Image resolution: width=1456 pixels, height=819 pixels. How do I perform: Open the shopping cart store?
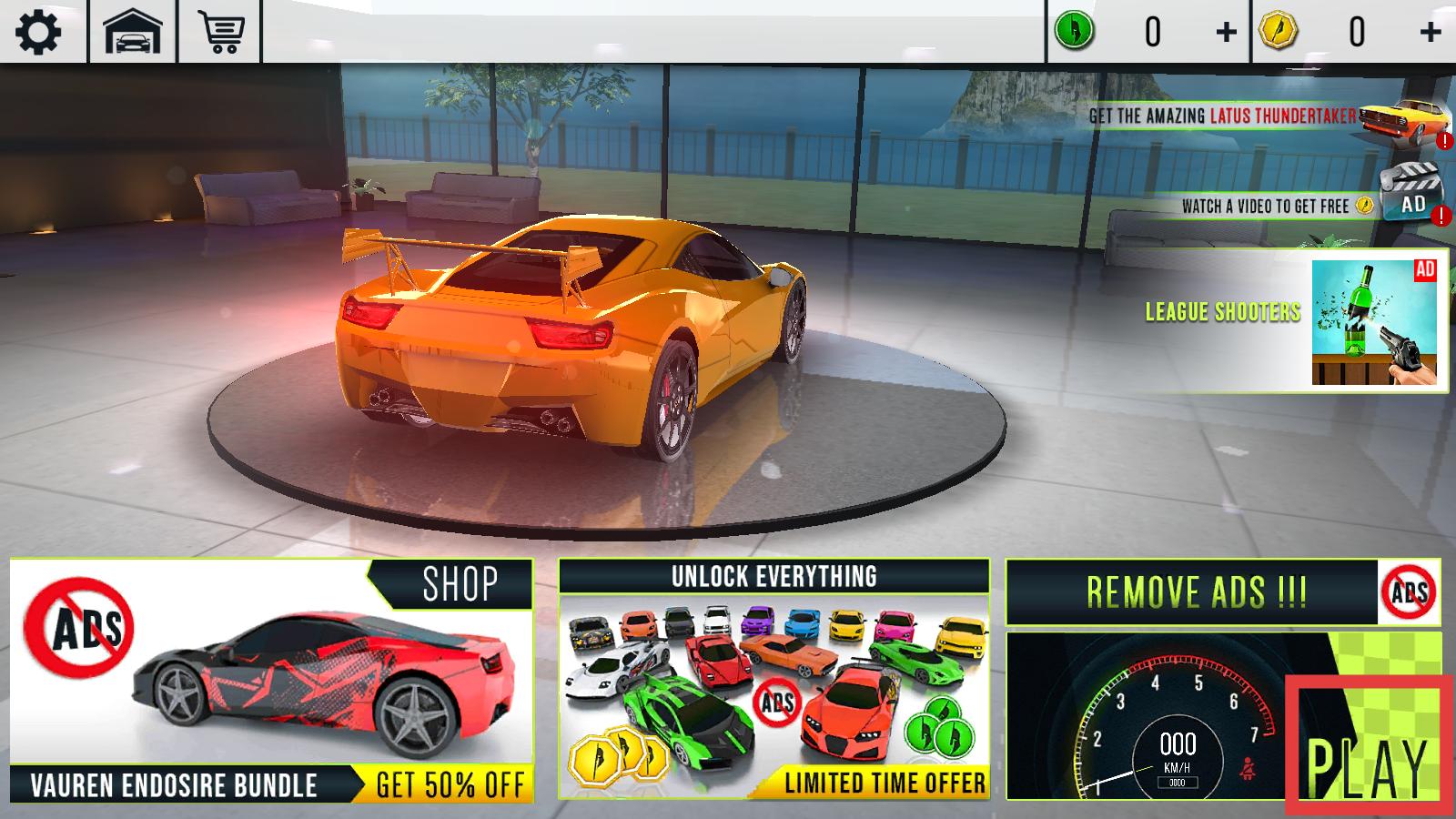pos(221,33)
